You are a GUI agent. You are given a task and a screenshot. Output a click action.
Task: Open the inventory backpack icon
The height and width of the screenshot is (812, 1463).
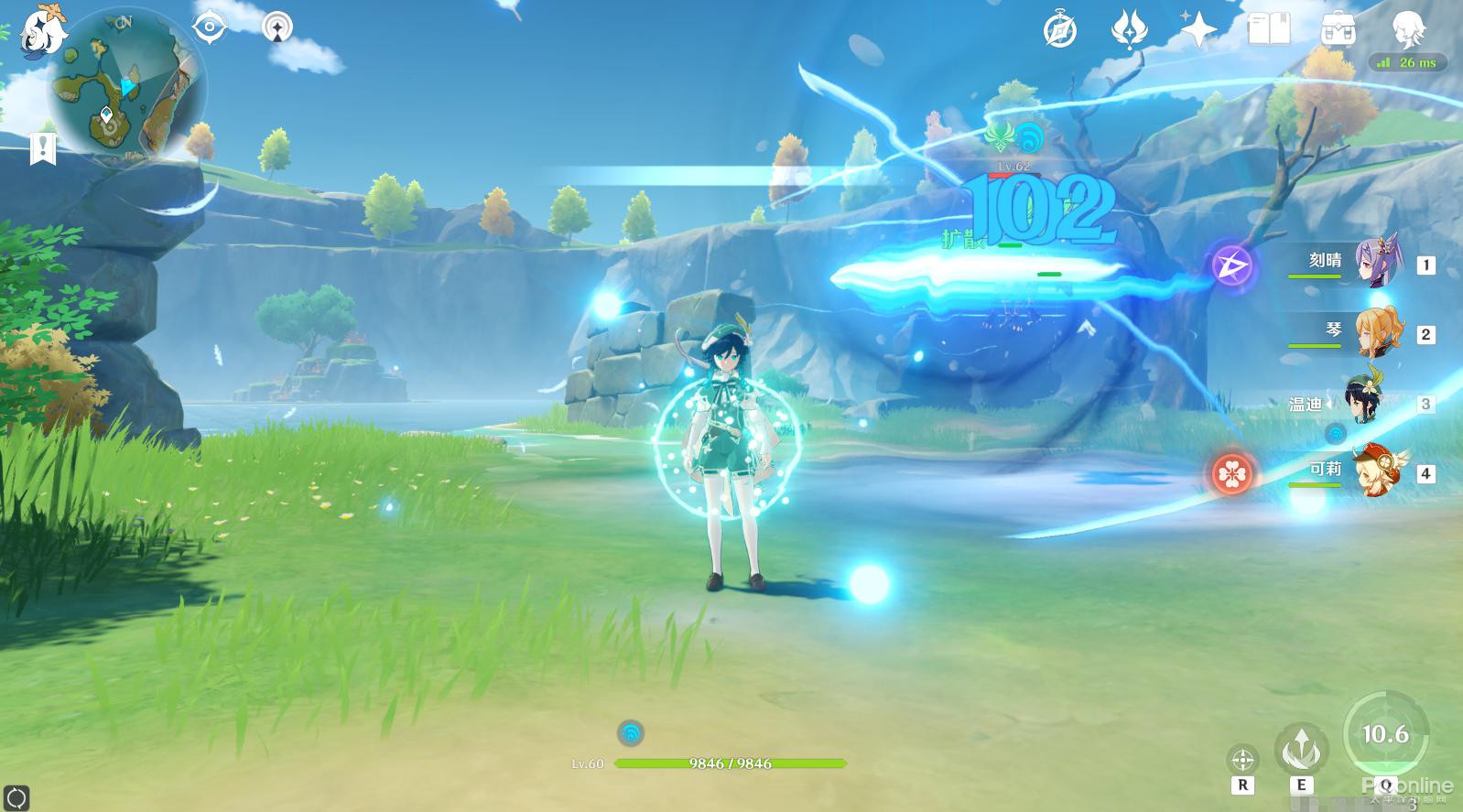tap(1338, 30)
